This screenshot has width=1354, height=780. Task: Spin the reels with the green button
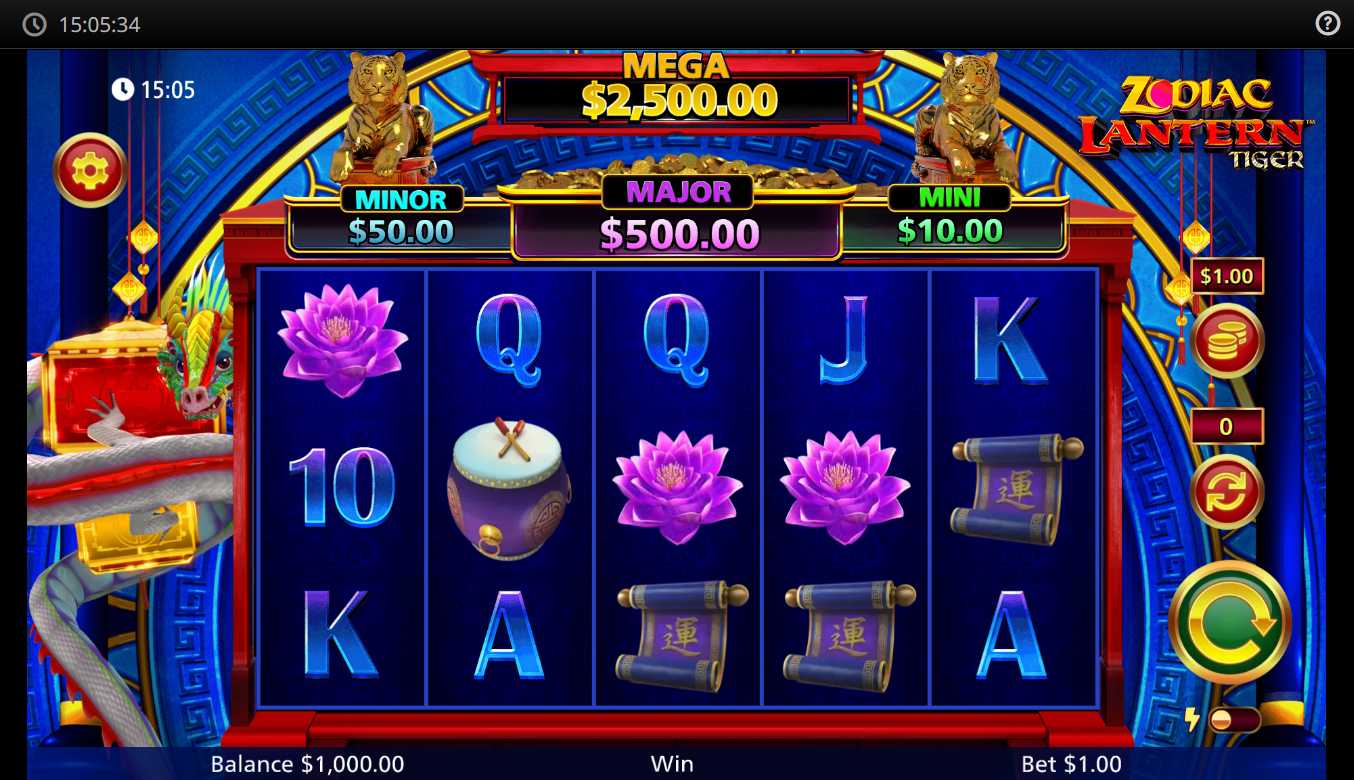1229,623
